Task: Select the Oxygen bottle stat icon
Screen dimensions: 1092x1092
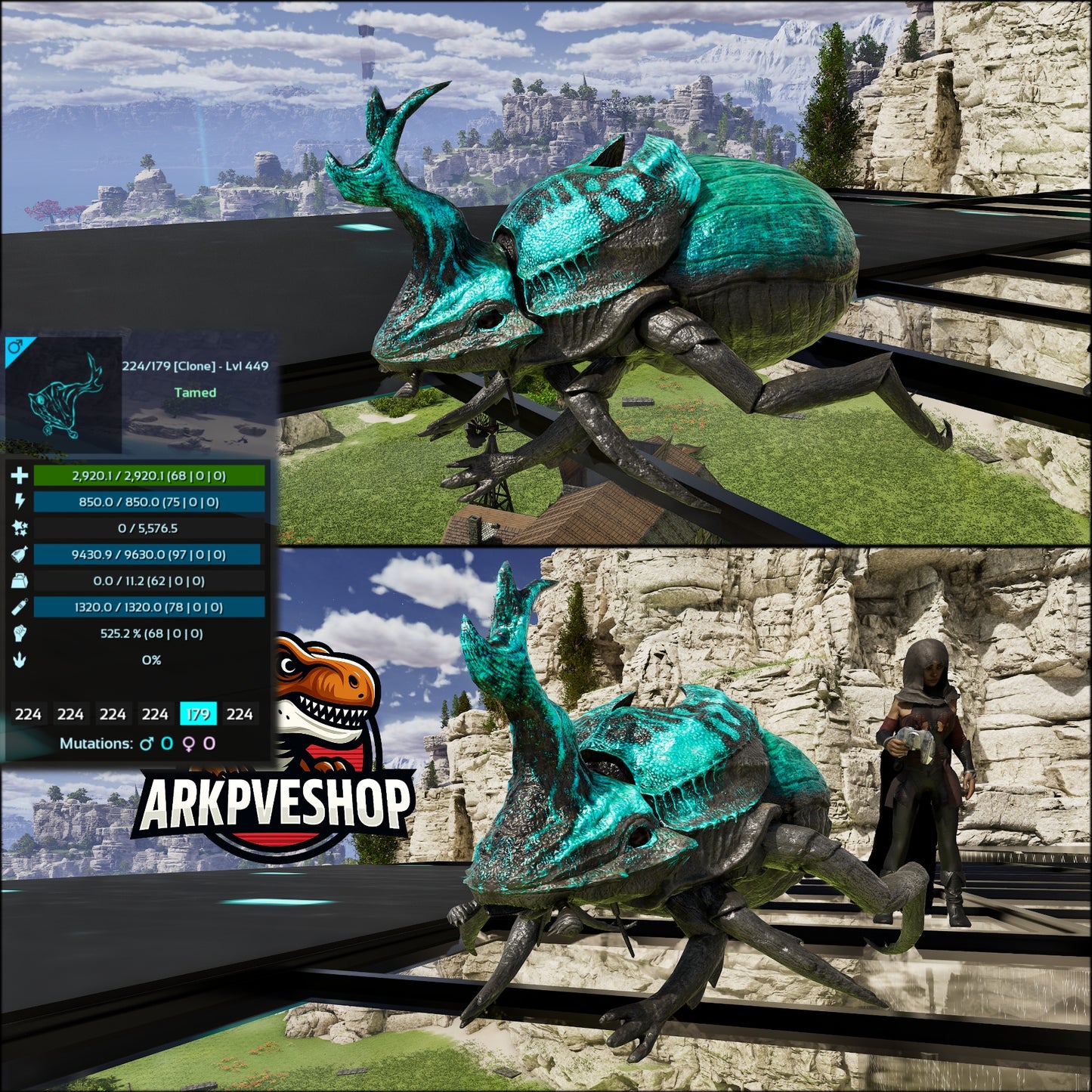Action: [20, 606]
